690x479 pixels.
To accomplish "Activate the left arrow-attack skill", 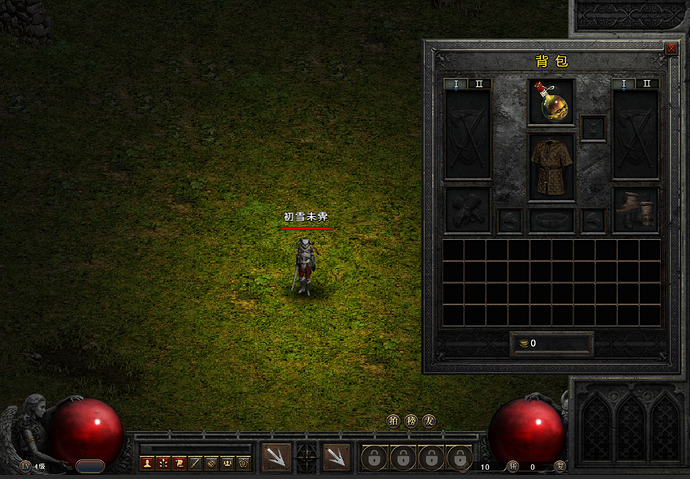I will point(276,457).
